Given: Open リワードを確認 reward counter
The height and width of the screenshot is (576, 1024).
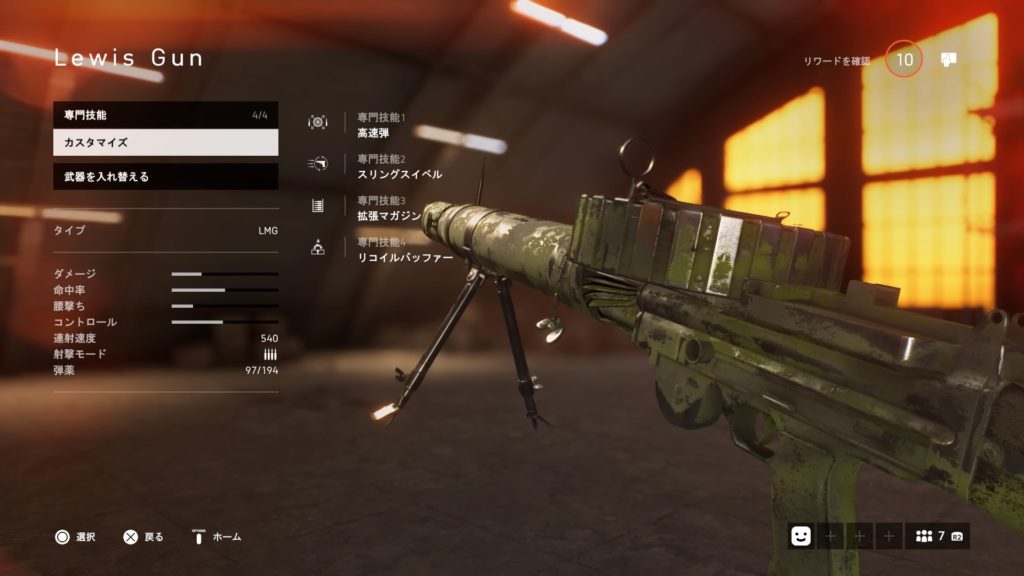Looking at the screenshot, I should click(904, 60).
